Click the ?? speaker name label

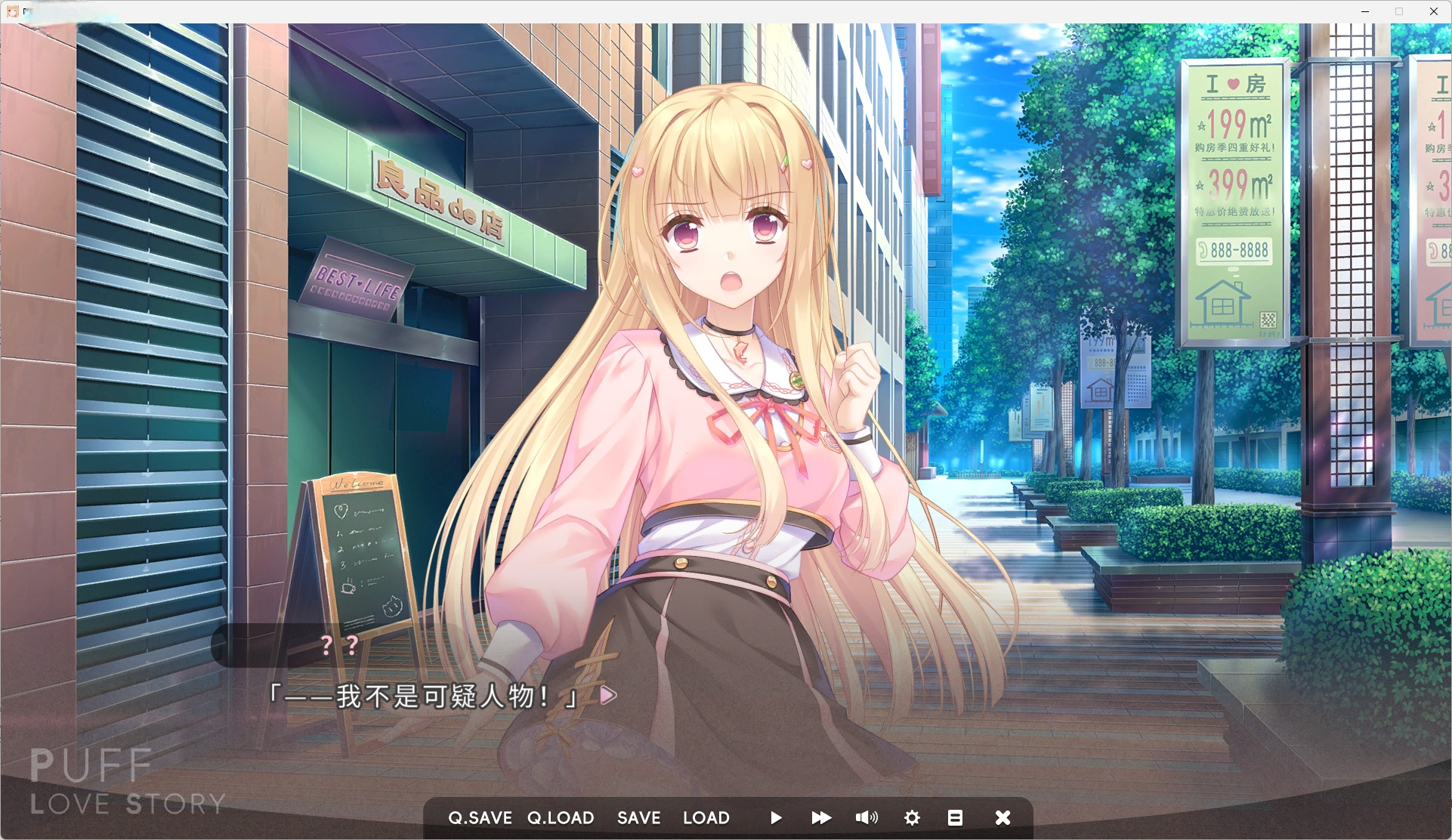click(x=338, y=646)
